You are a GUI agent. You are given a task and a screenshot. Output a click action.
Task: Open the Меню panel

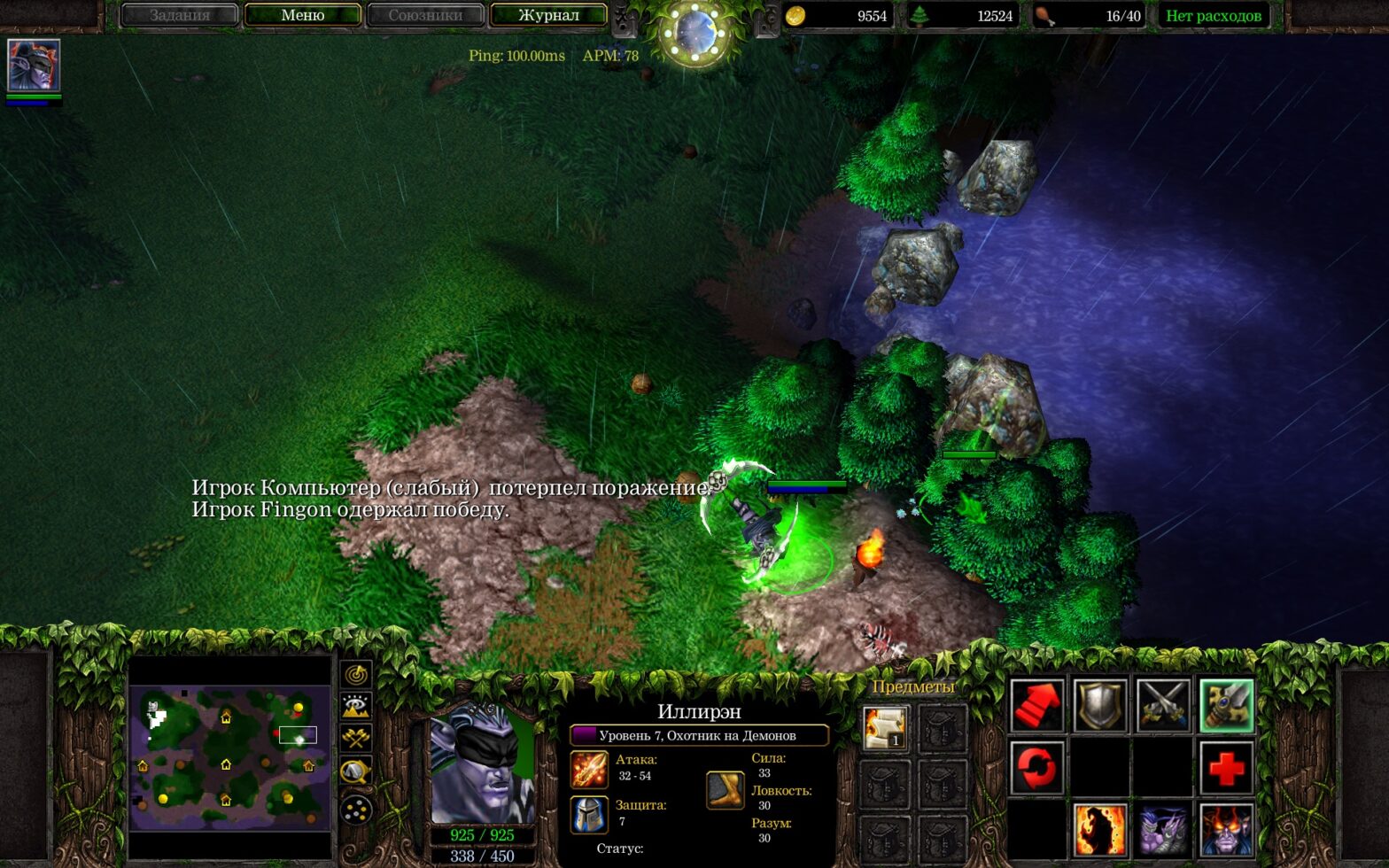(x=303, y=15)
